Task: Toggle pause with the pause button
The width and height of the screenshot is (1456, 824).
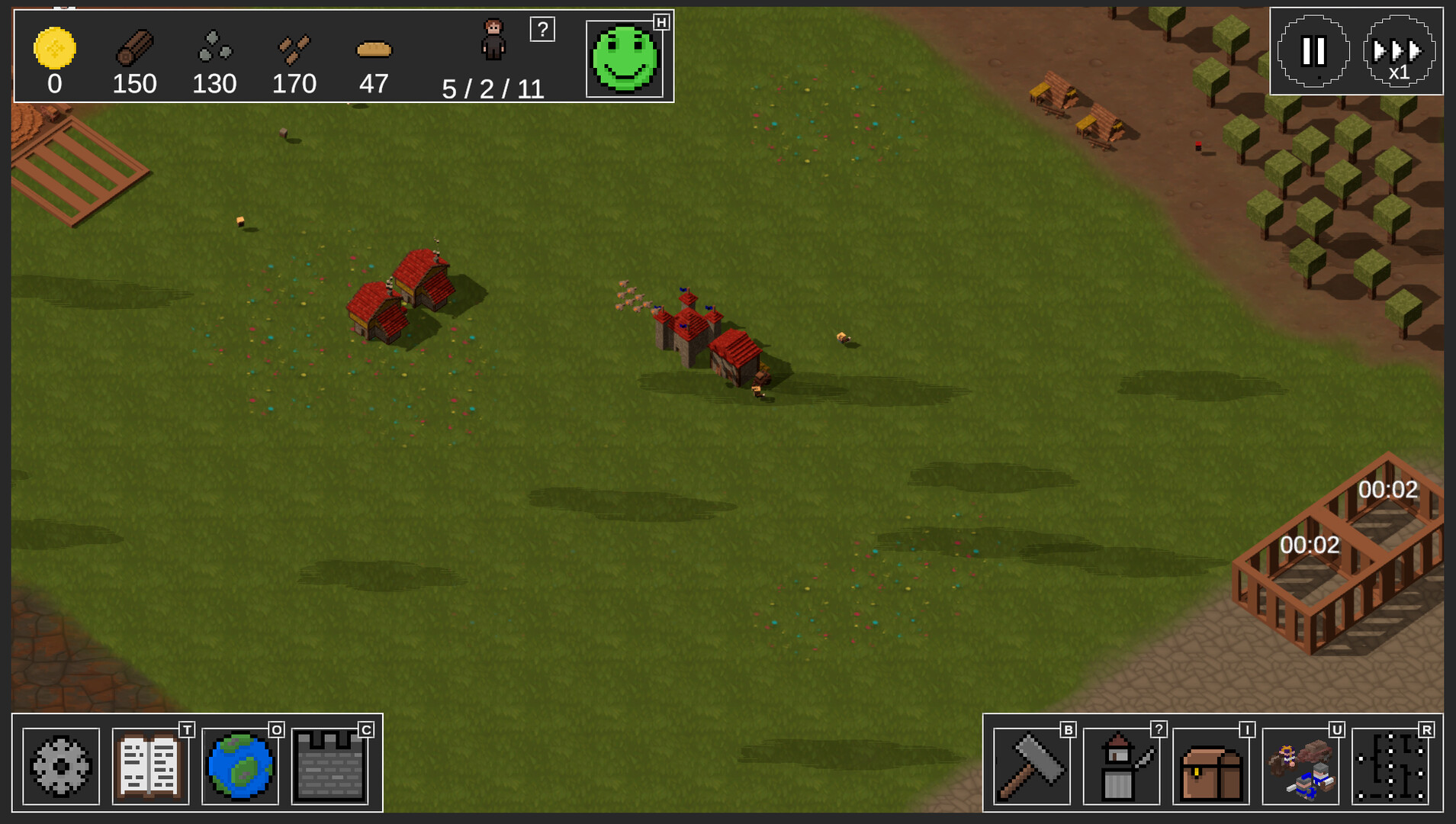Action: coord(1314,50)
